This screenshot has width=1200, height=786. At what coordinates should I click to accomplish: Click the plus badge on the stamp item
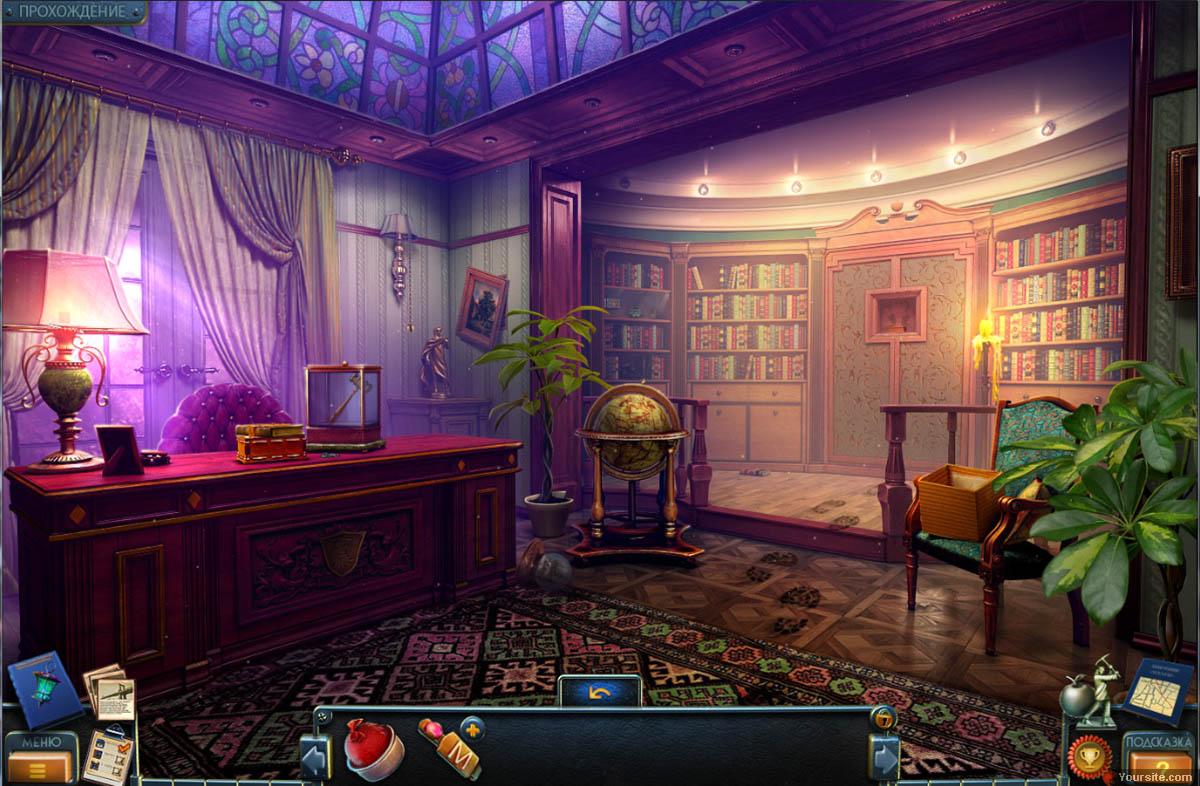471,726
